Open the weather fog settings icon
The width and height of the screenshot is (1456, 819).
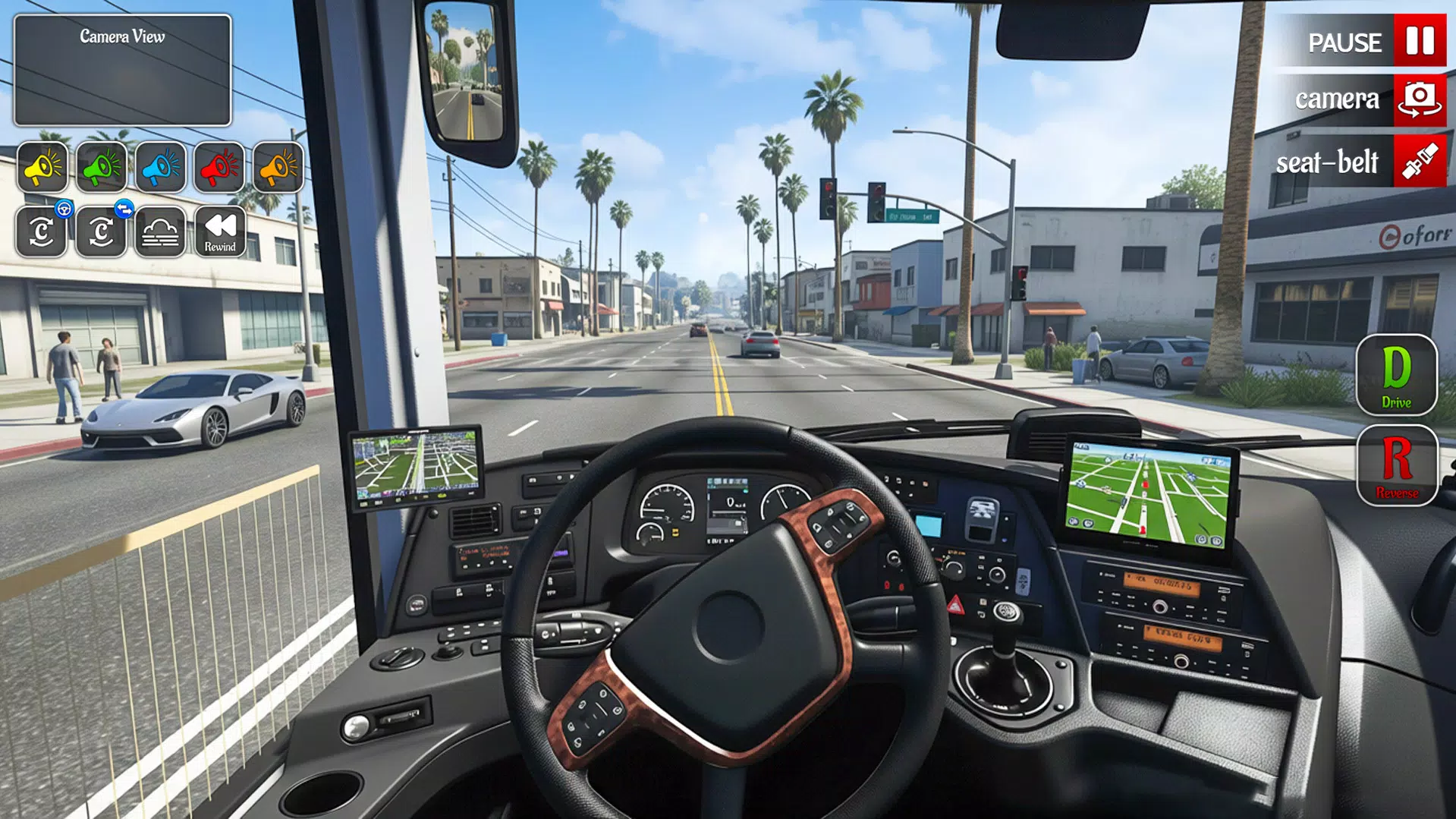pyautogui.click(x=159, y=232)
